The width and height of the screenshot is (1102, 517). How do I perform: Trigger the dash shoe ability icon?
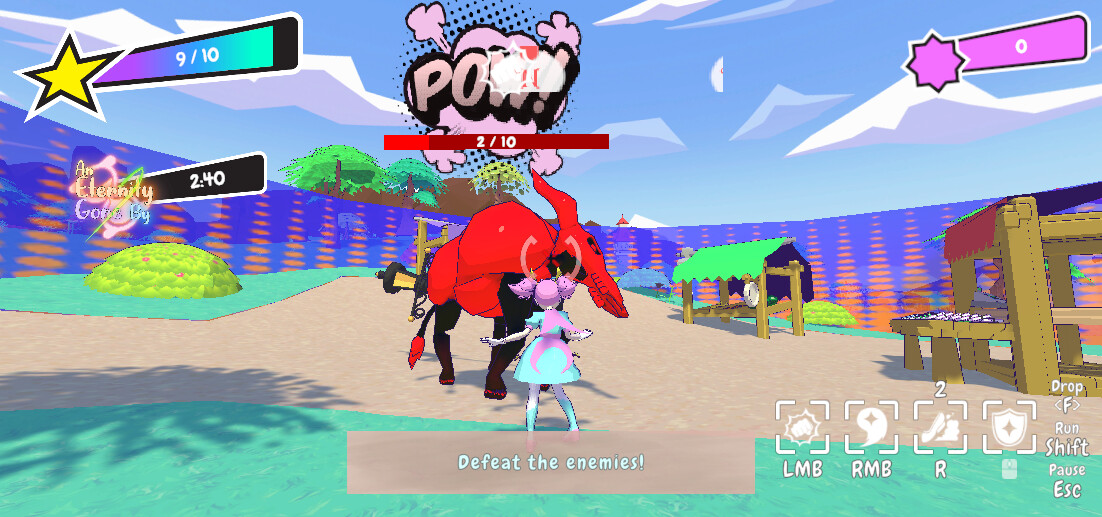[x=940, y=428]
